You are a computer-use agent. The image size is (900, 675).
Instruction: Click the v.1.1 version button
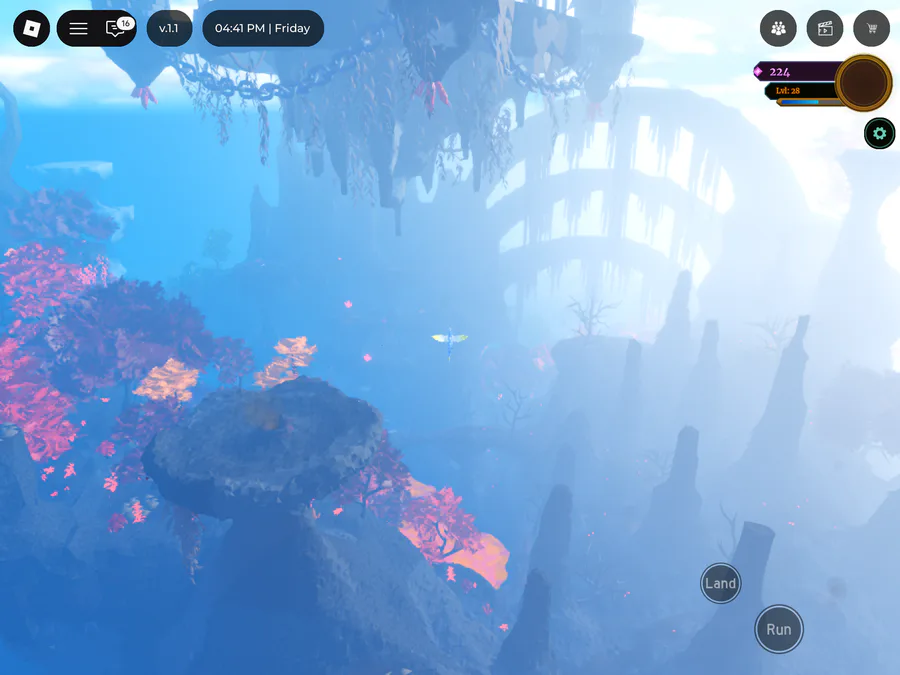click(x=168, y=28)
